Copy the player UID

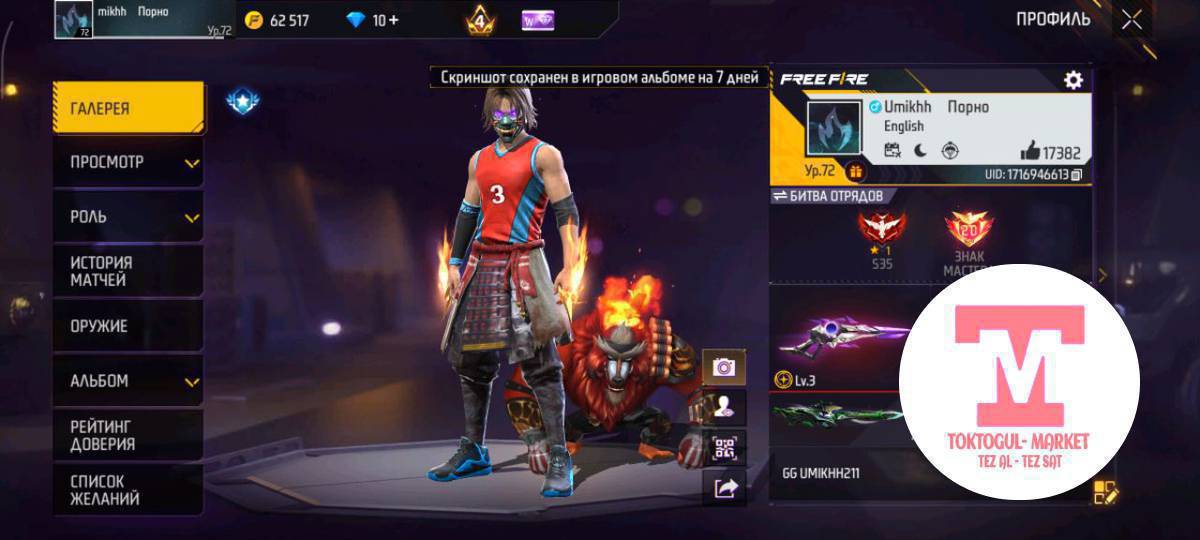[1077, 175]
